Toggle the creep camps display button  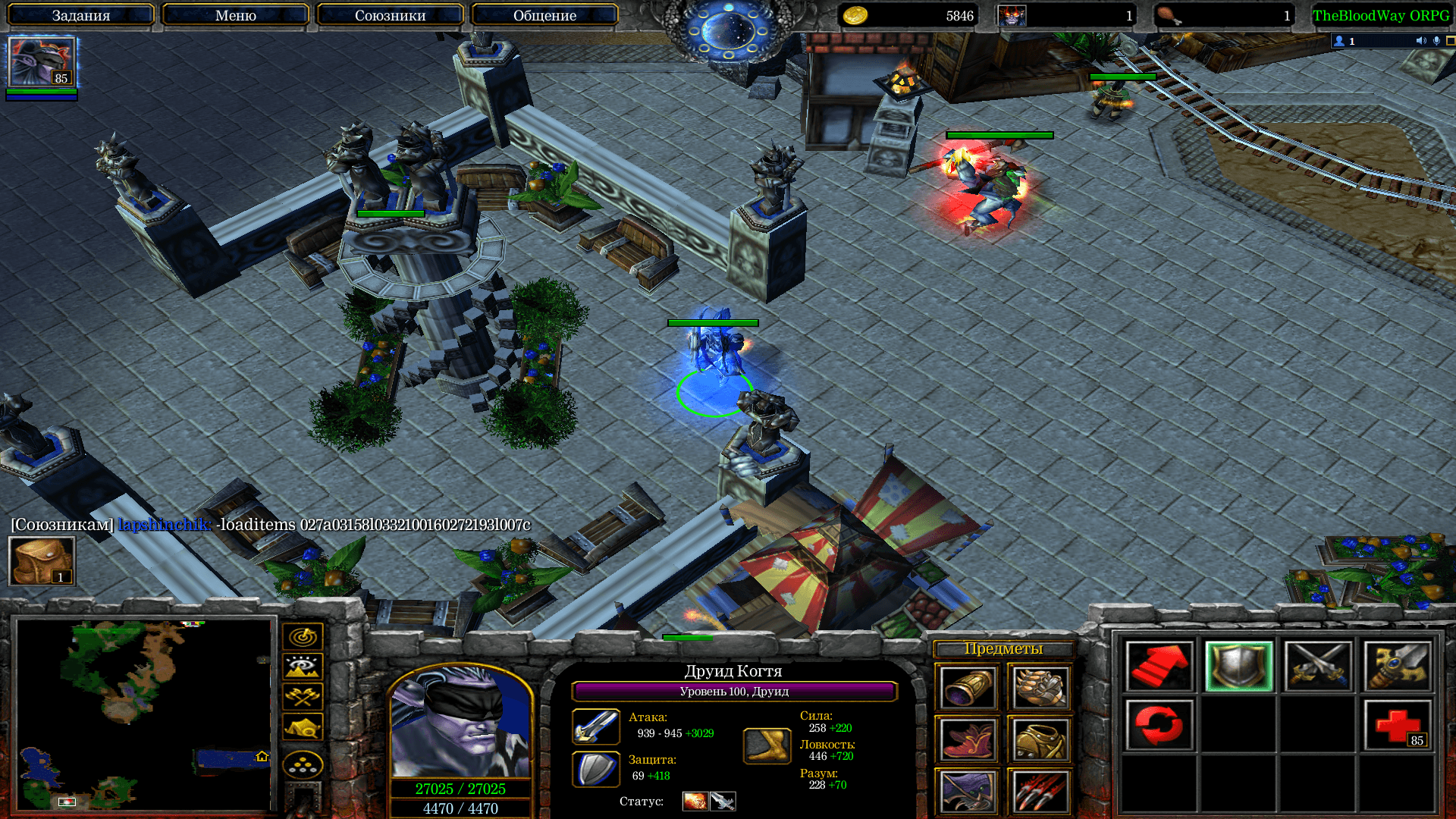pyautogui.click(x=303, y=727)
